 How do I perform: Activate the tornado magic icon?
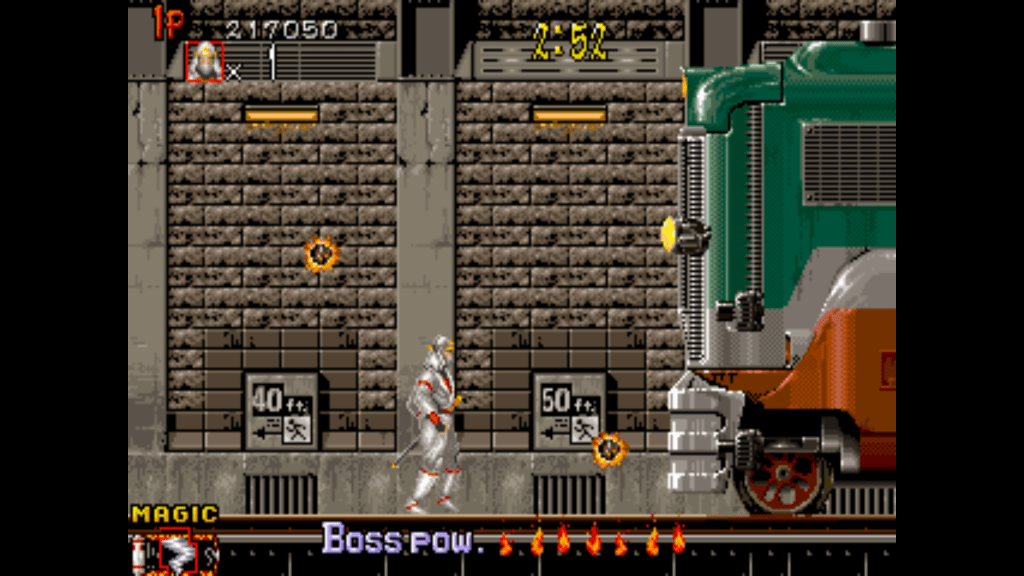click(x=175, y=551)
